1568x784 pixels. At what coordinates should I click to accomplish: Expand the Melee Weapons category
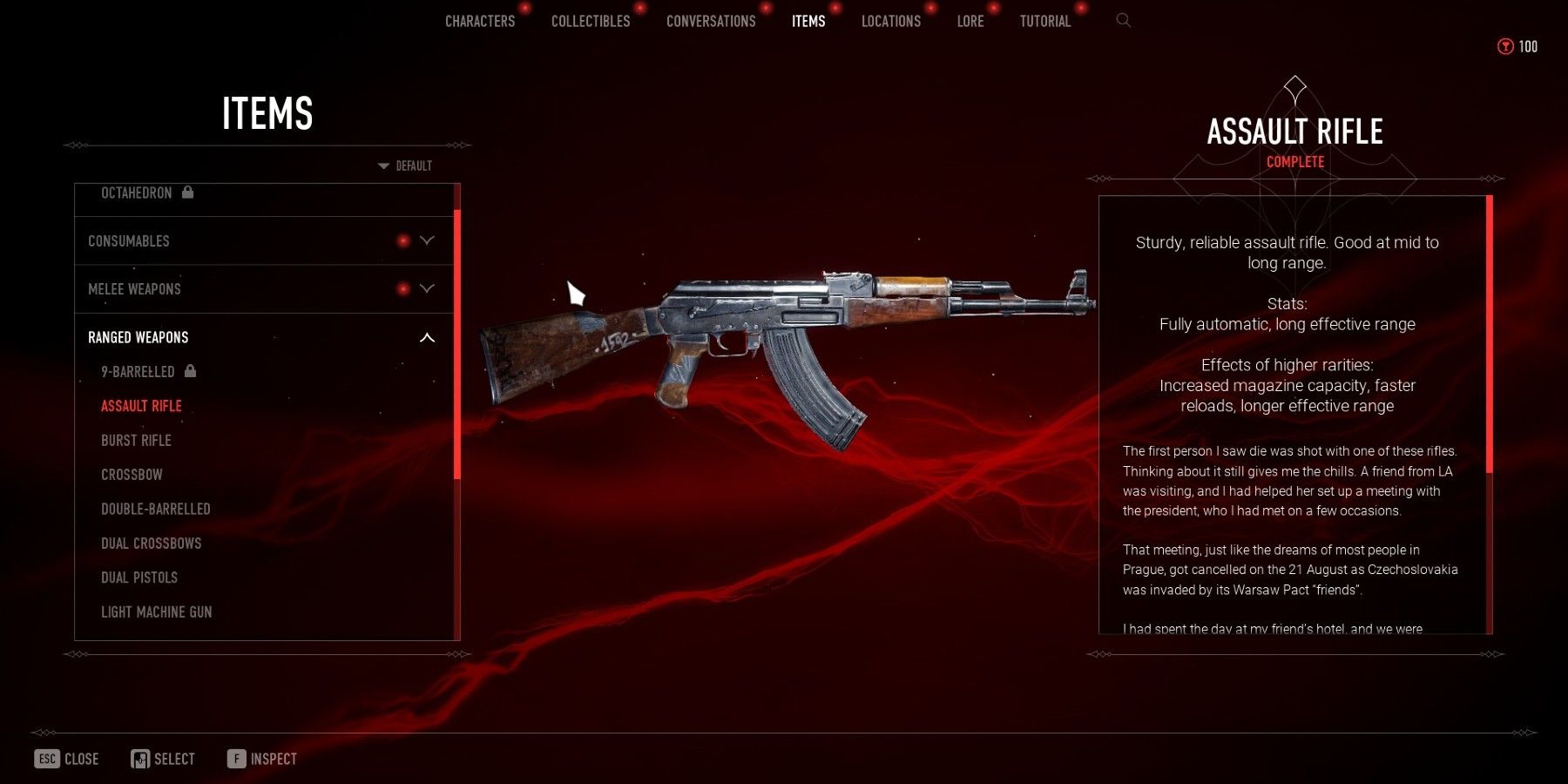pos(261,289)
